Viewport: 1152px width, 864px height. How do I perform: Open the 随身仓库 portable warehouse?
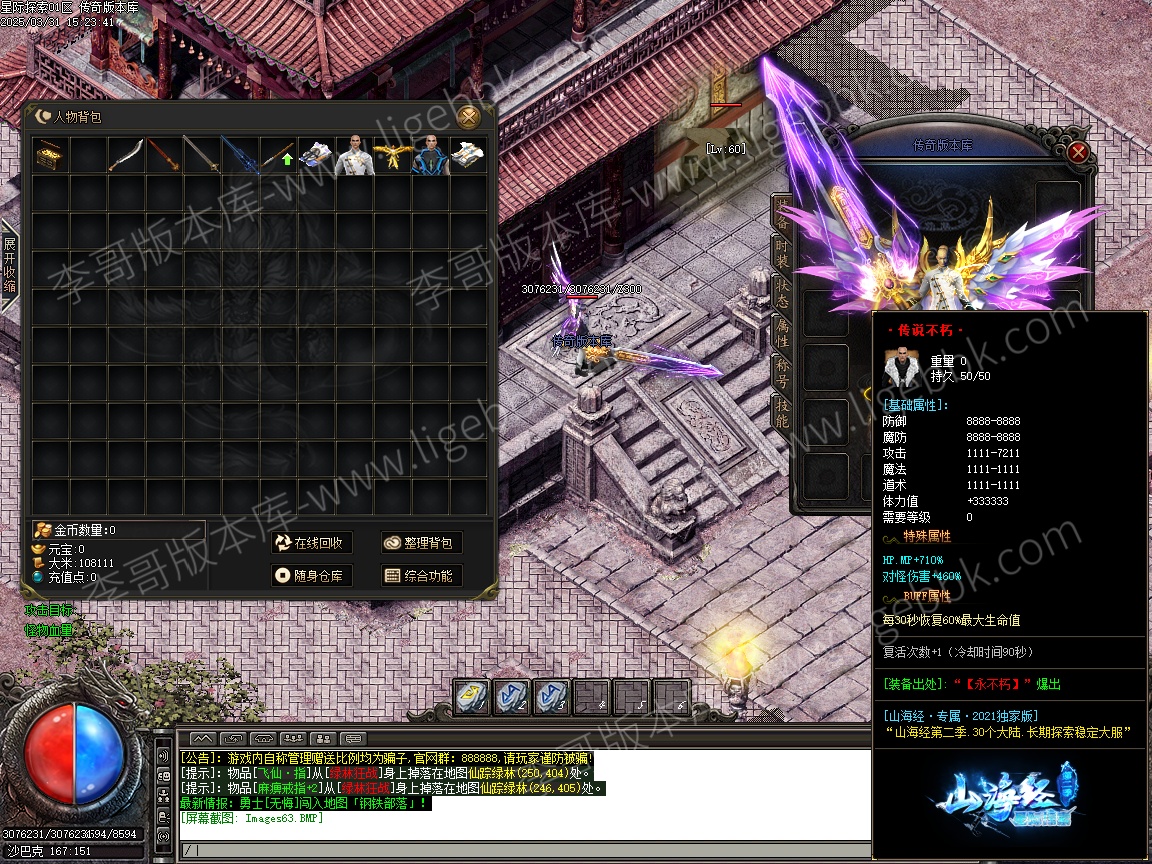coord(310,576)
